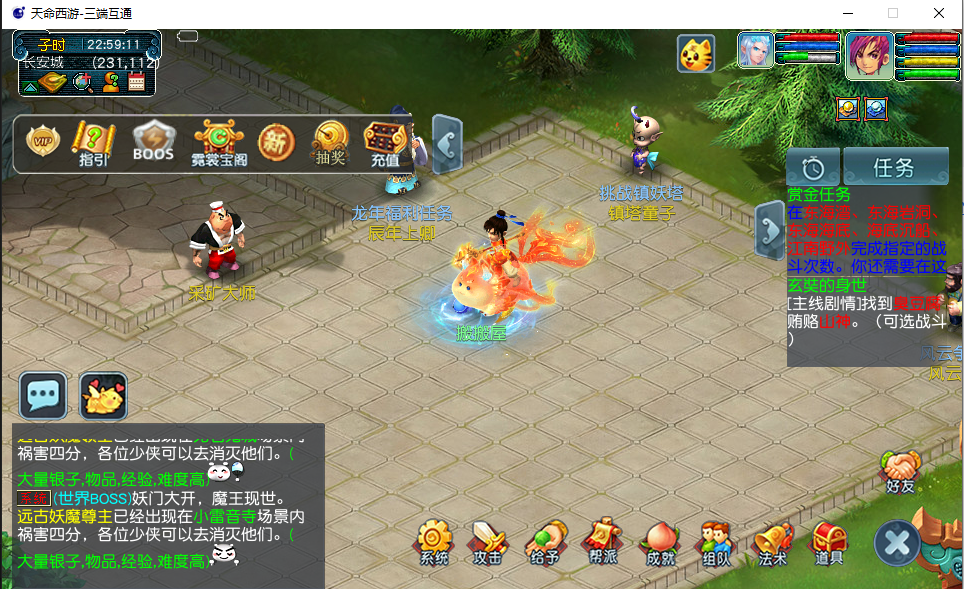
Task: Select the 攻击 attack sword icon
Action: [488, 541]
